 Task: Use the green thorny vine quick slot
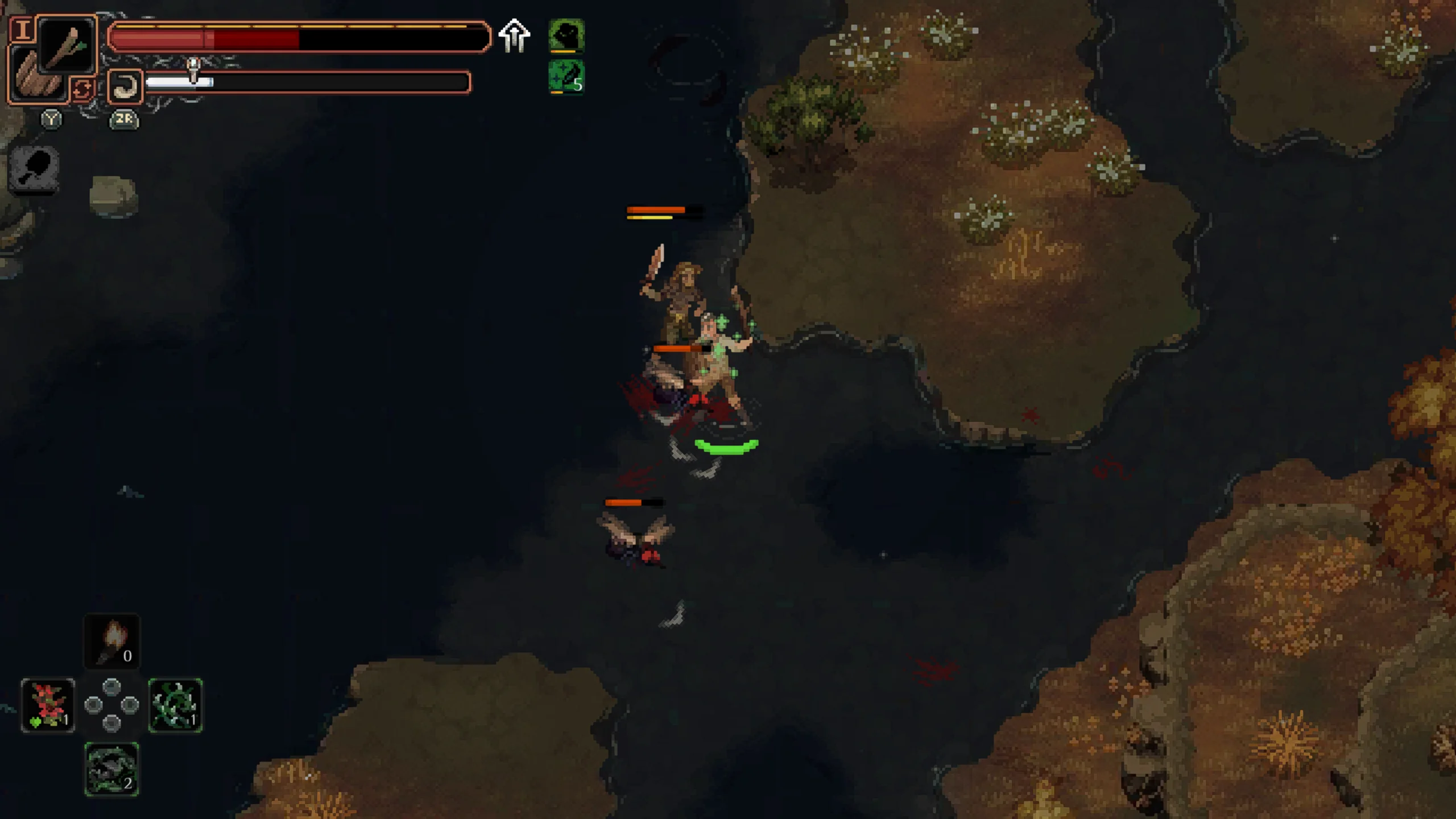175,705
